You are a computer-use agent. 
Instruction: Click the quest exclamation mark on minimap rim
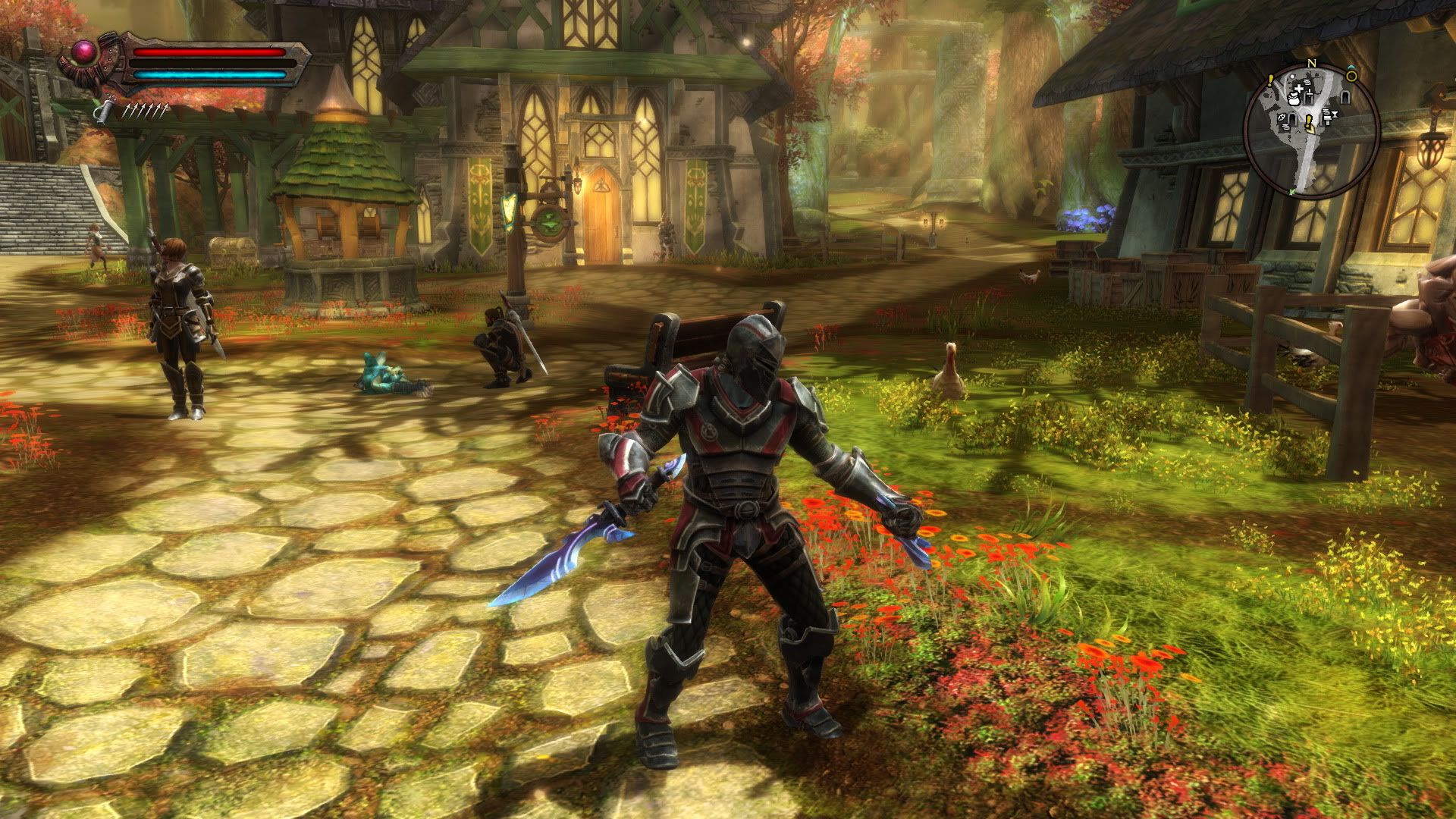[1270, 80]
